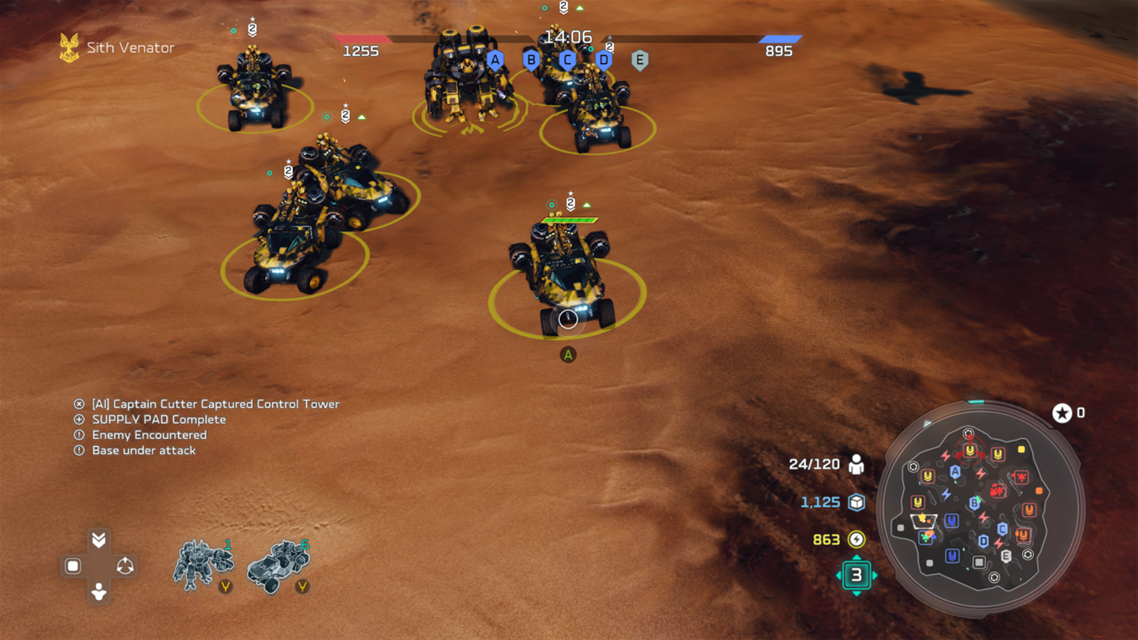
Task: Click the circular minimap
Action: (x=980, y=506)
